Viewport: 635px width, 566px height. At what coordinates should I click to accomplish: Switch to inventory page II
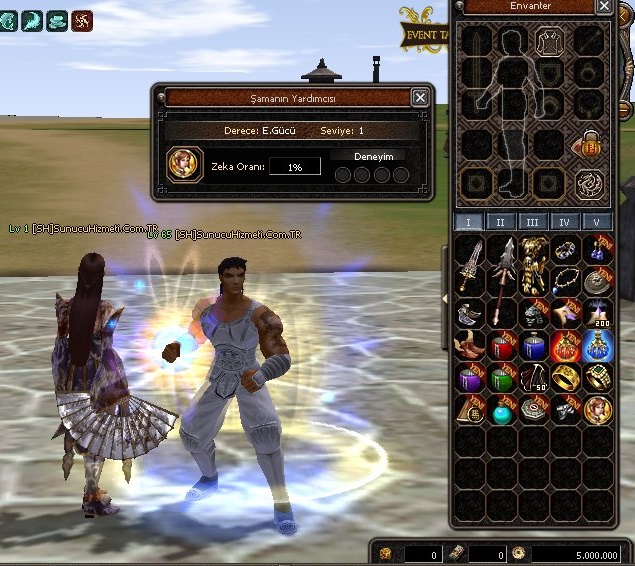tap(501, 222)
